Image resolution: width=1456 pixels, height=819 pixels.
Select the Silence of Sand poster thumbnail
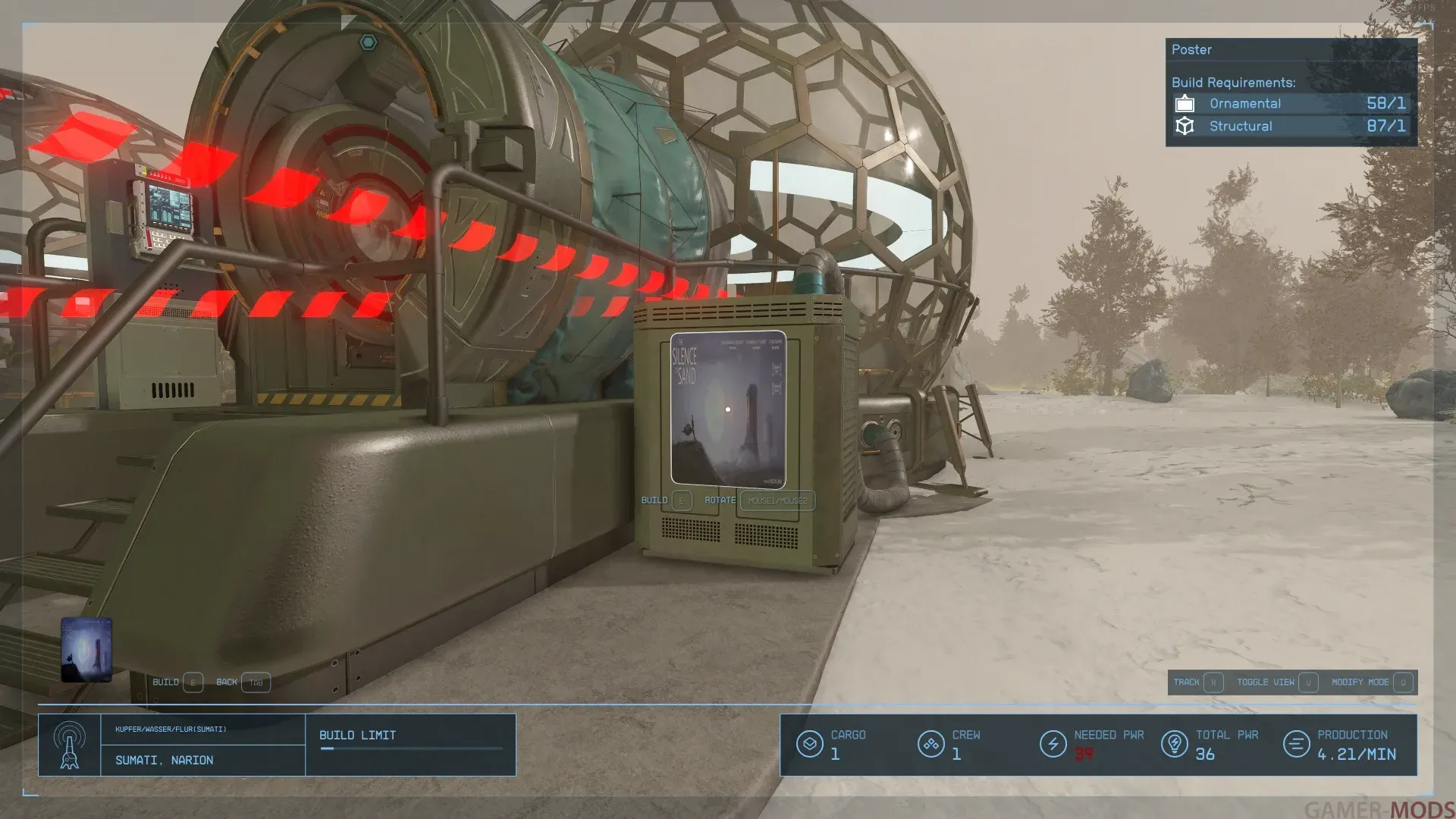click(x=86, y=650)
